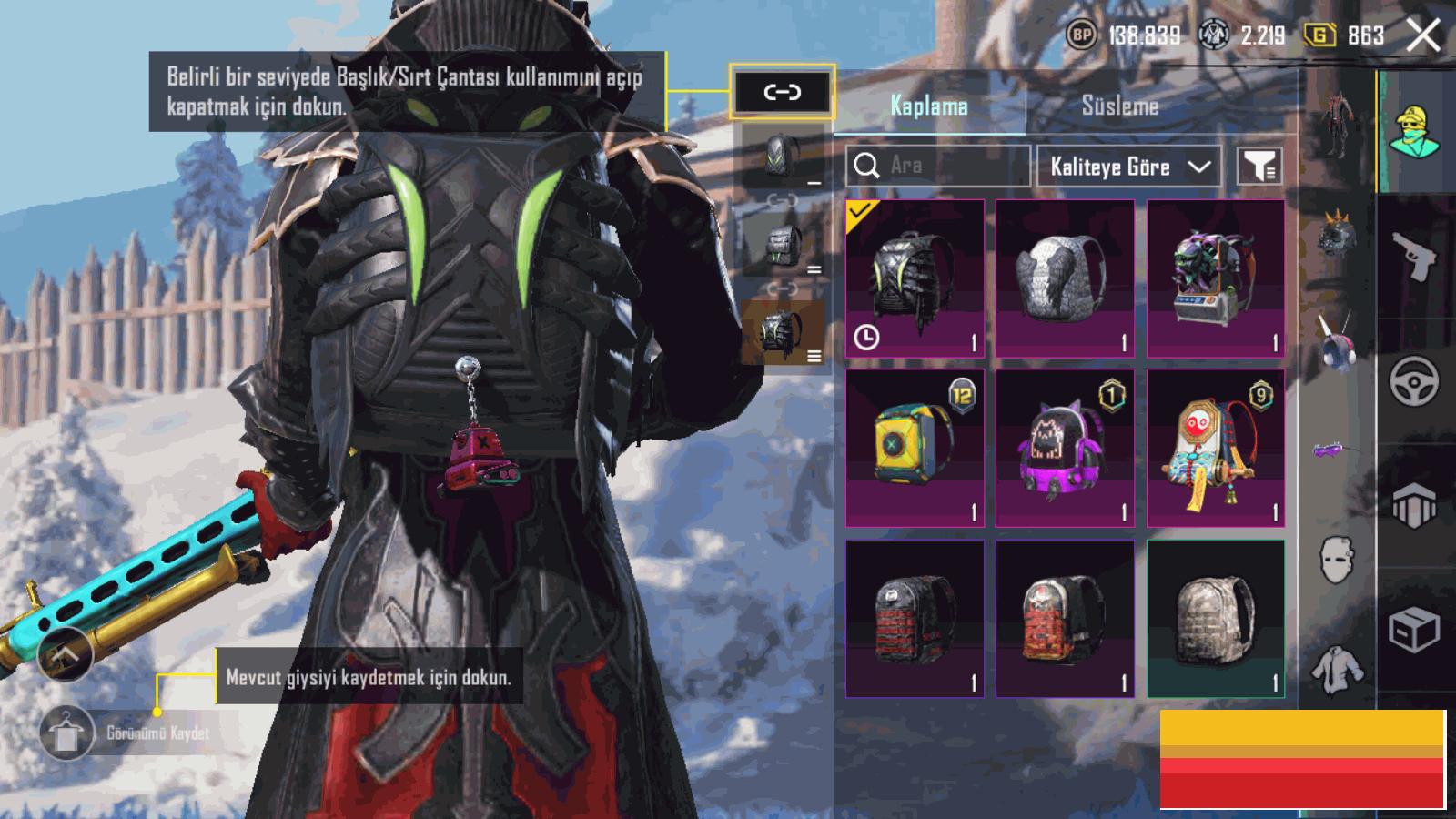
Task: Open the weapon pistol category
Action: coord(1413,257)
